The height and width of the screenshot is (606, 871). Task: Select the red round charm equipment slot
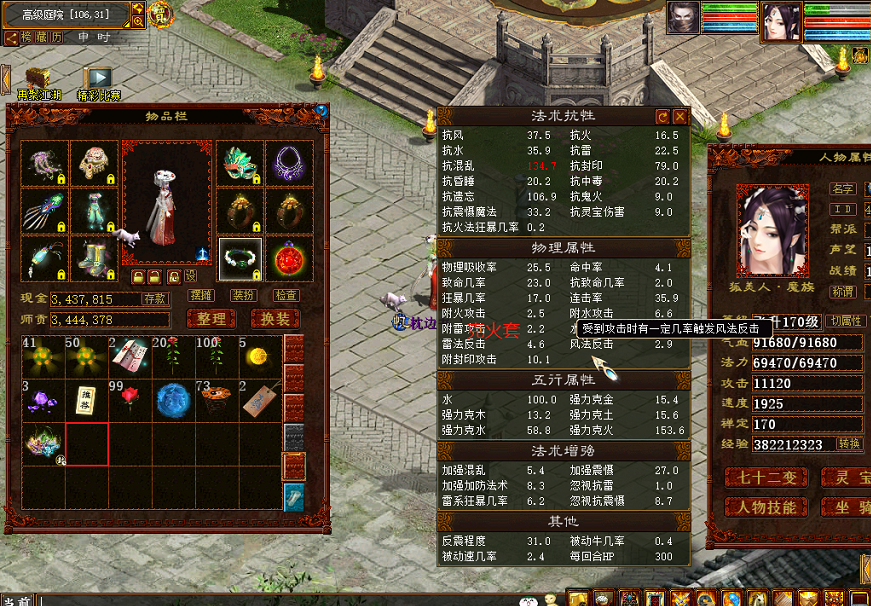pyautogui.click(x=289, y=259)
